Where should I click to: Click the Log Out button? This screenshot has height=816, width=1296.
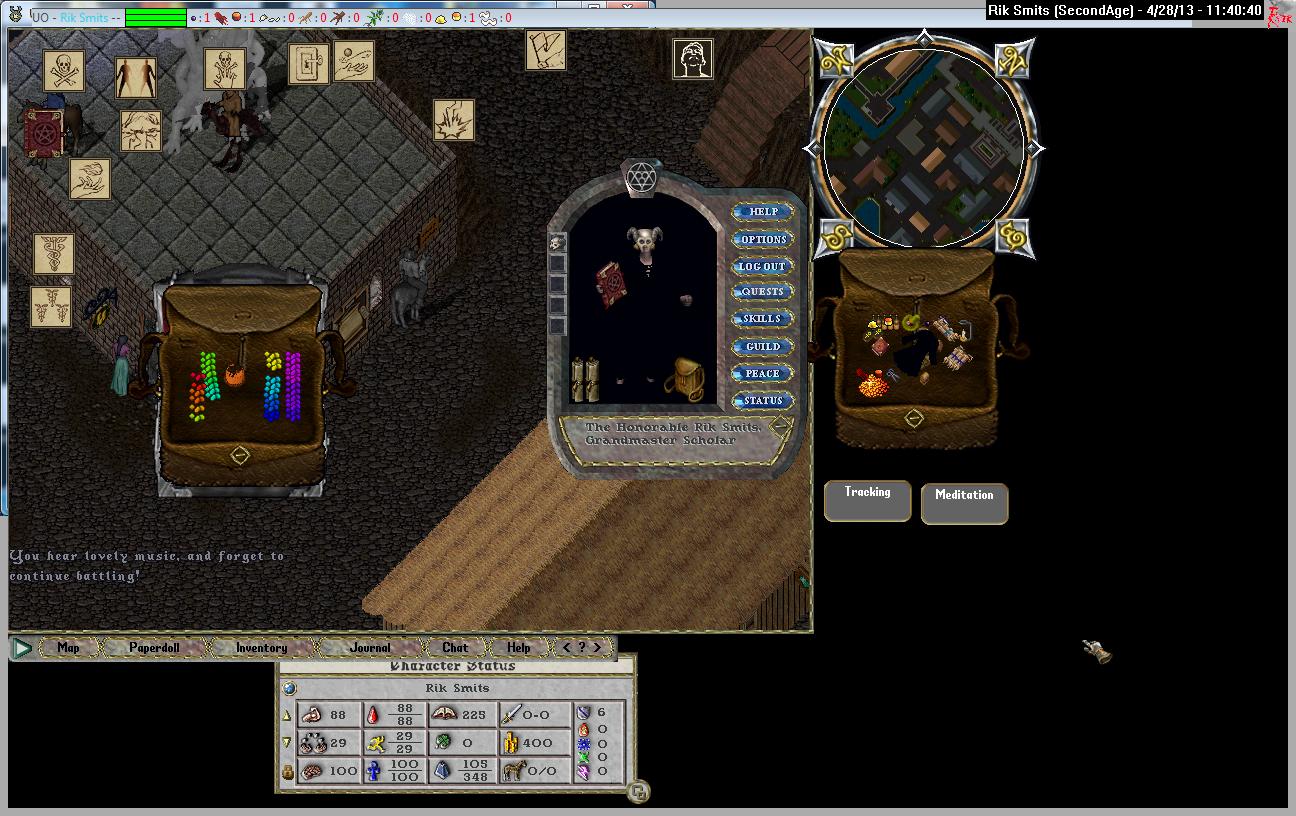763,266
